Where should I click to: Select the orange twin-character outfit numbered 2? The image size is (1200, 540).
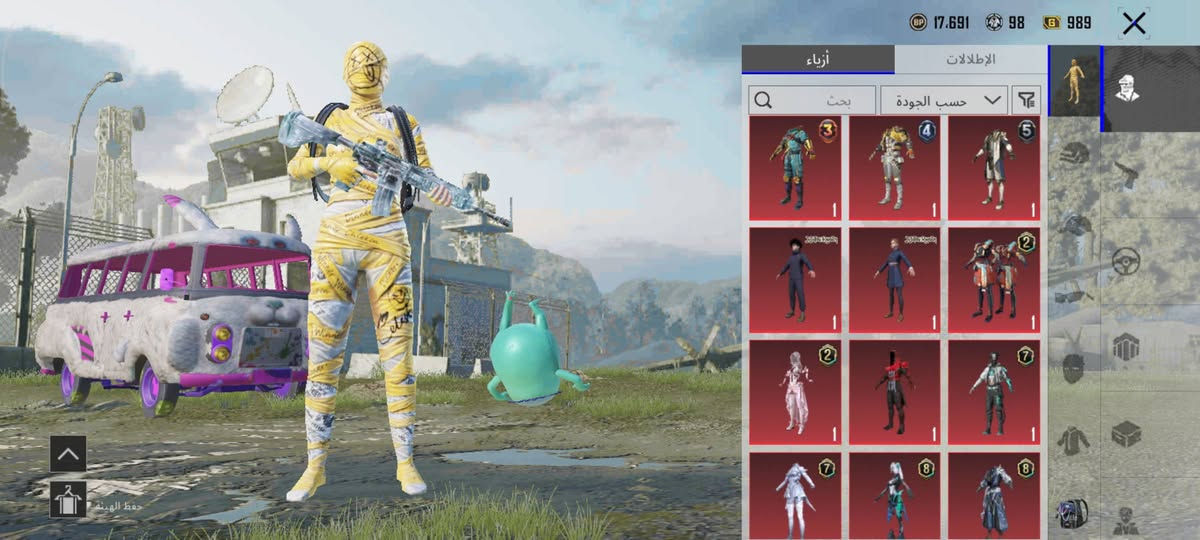[994, 280]
